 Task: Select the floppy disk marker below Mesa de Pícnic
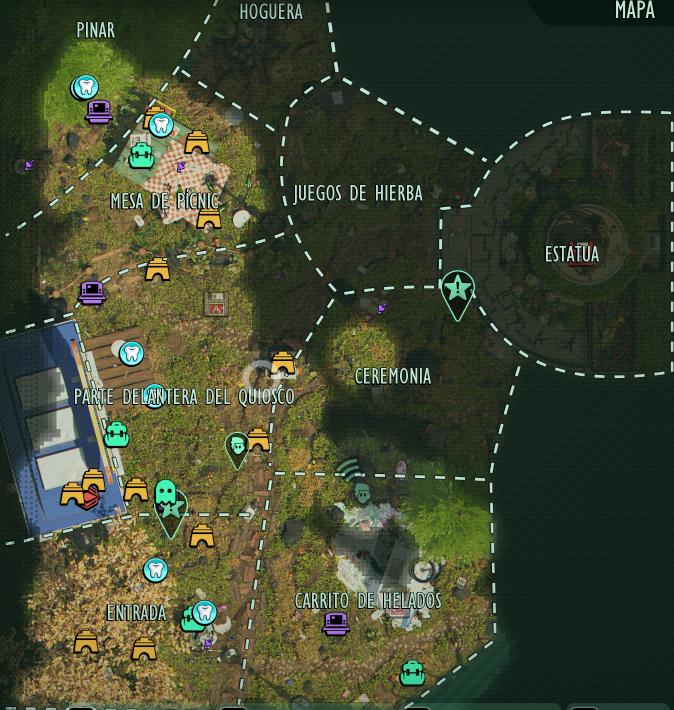pyautogui.click(x=216, y=303)
